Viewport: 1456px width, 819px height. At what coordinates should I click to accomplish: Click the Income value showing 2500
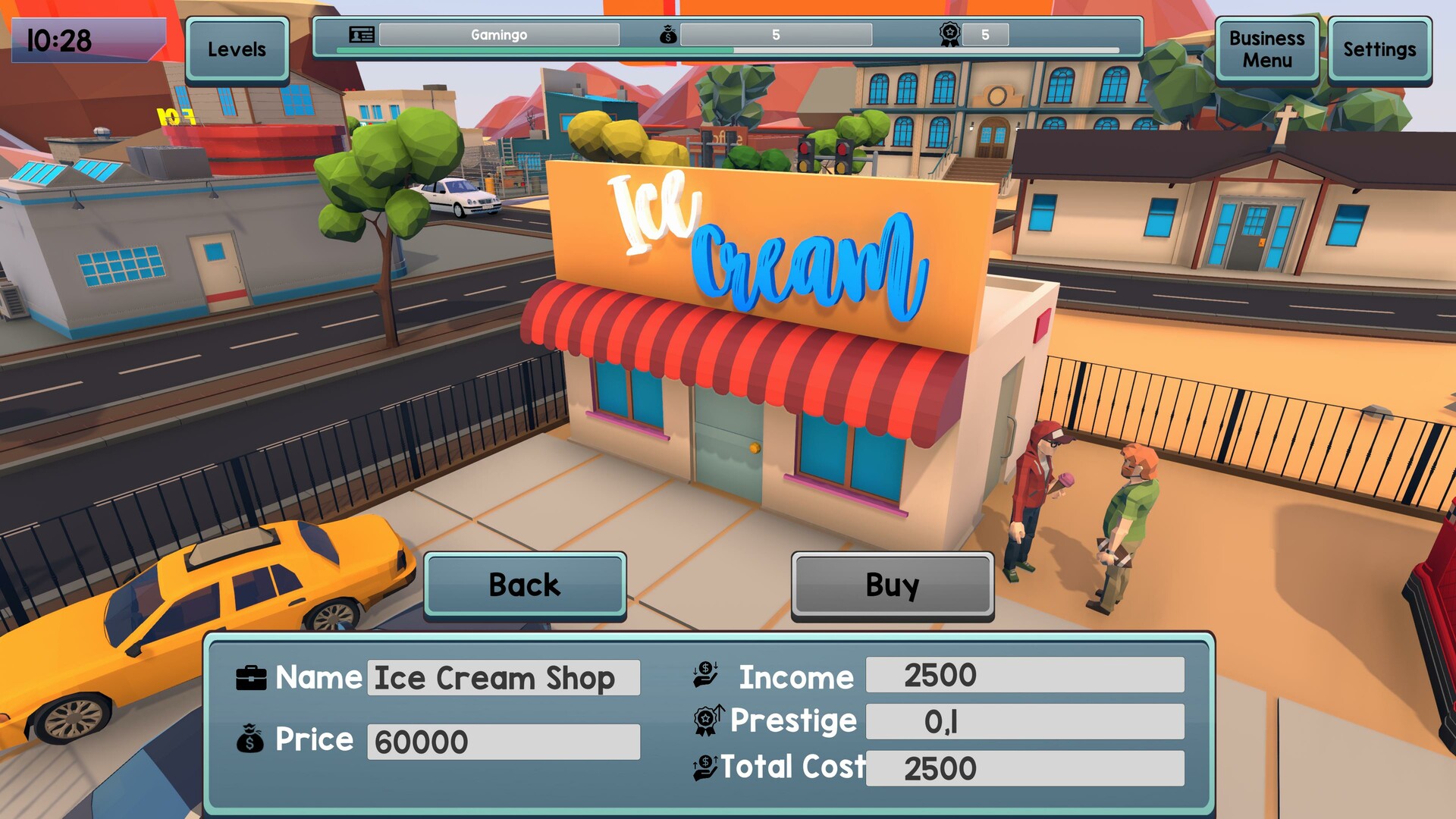pos(1024,673)
